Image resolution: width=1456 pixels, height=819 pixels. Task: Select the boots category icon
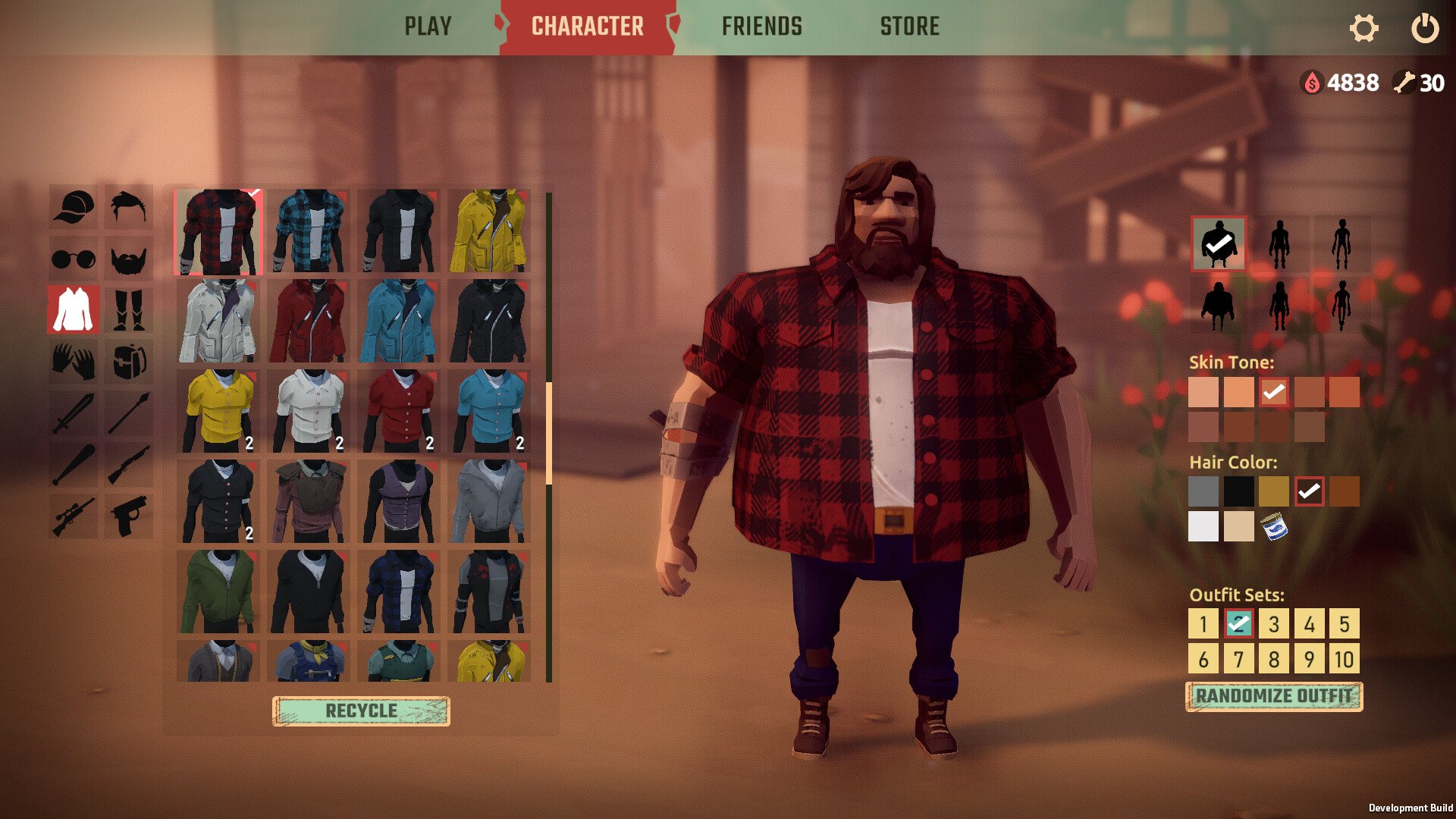pyautogui.click(x=127, y=310)
